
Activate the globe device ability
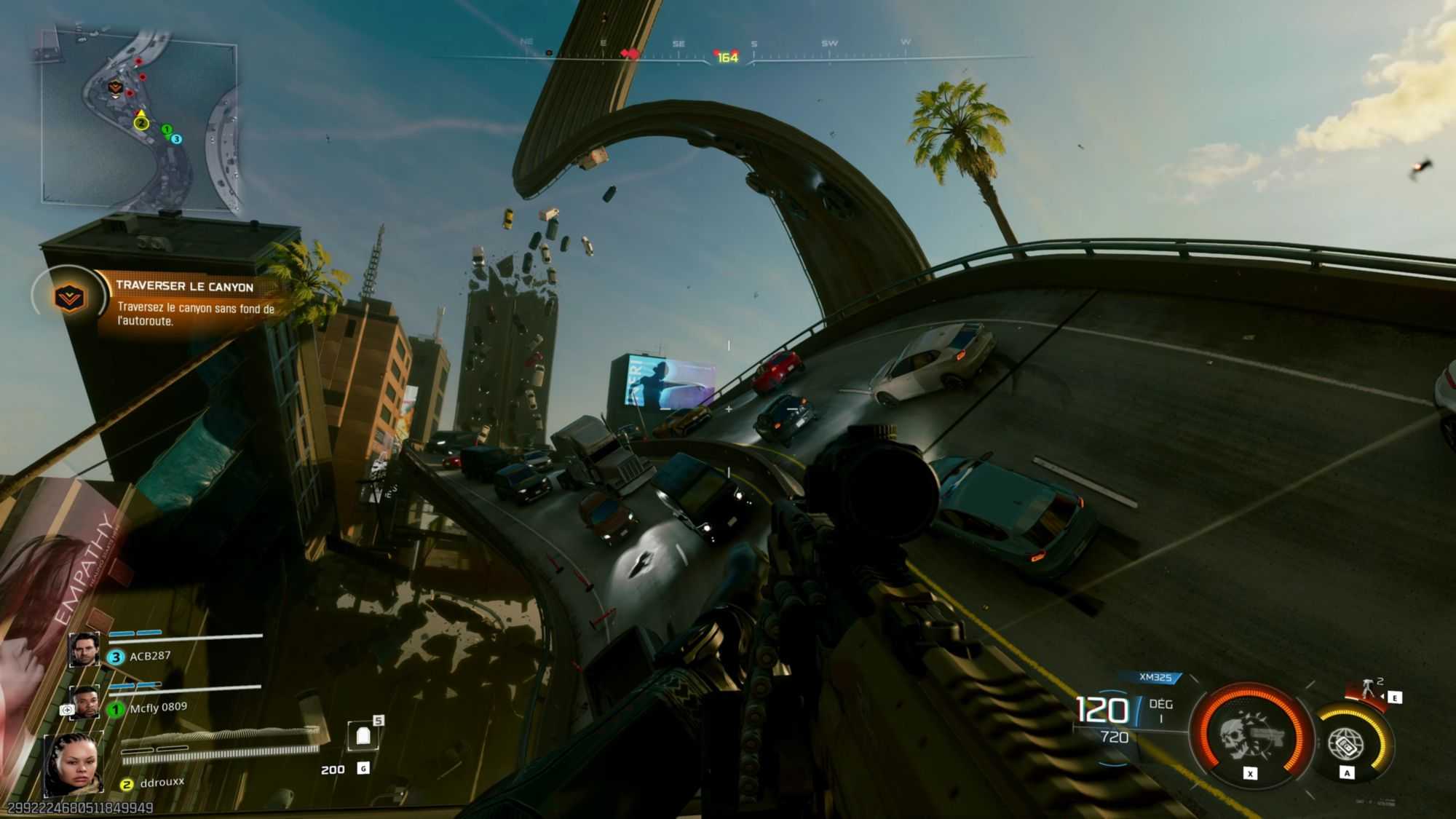(x=1346, y=743)
